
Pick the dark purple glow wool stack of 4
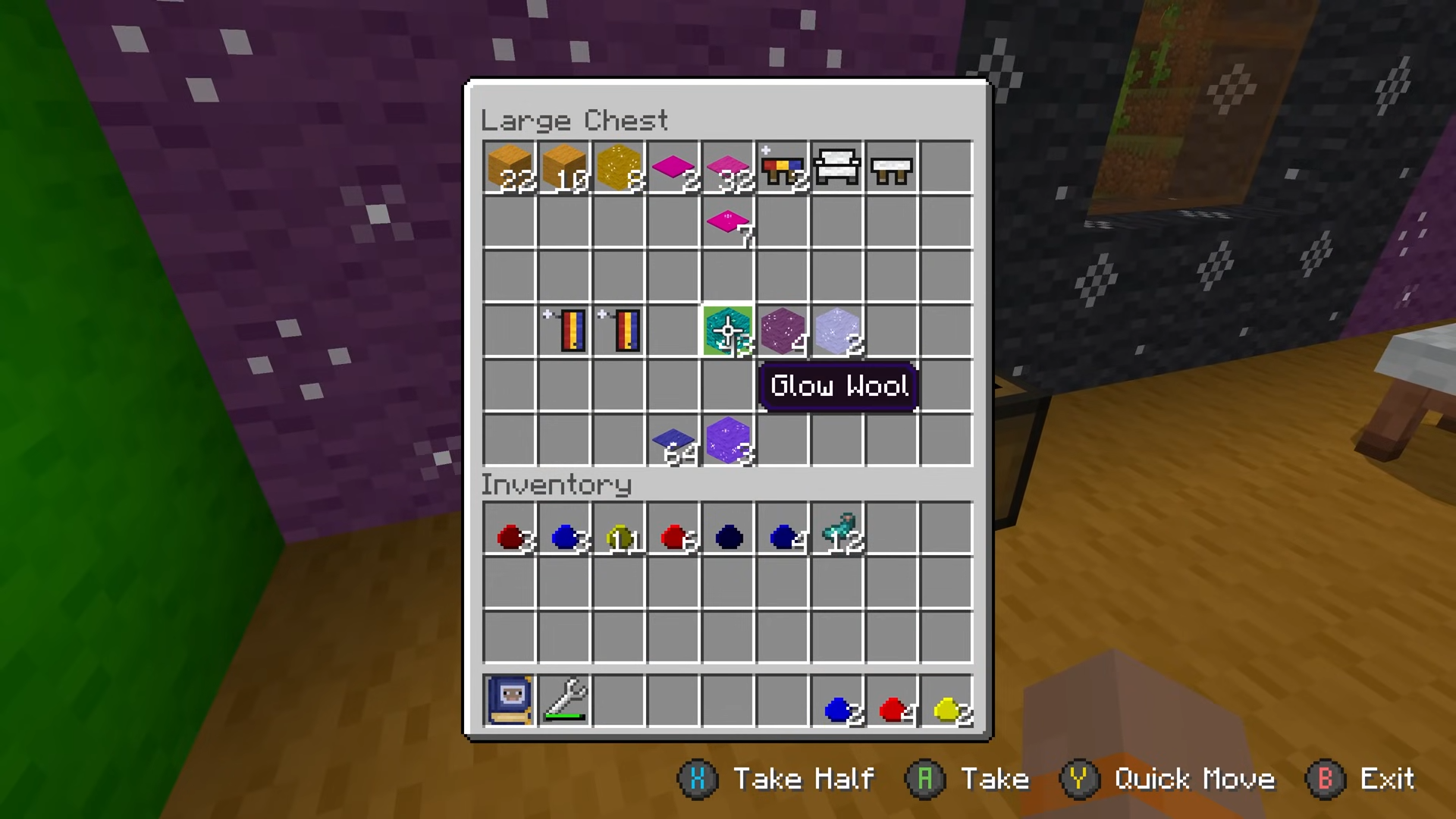pyautogui.click(x=783, y=331)
